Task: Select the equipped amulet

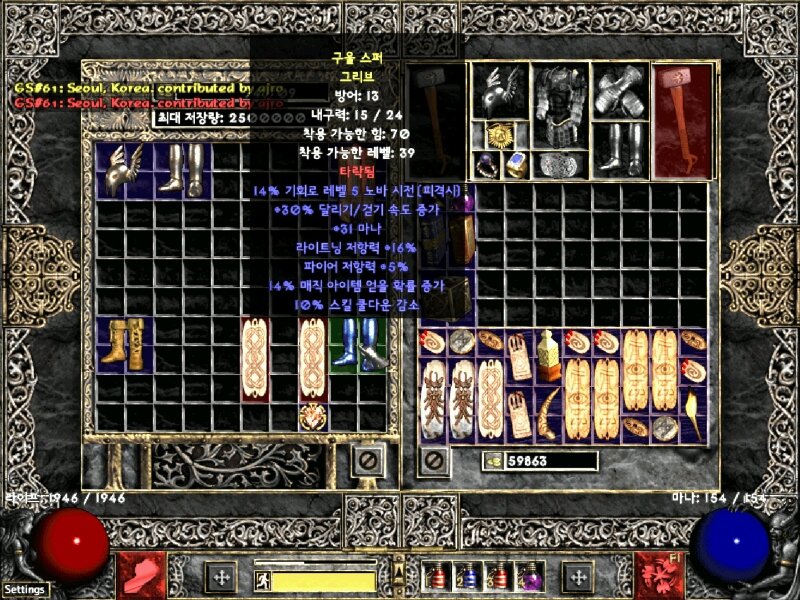Action: pyautogui.click(x=500, y=136)
